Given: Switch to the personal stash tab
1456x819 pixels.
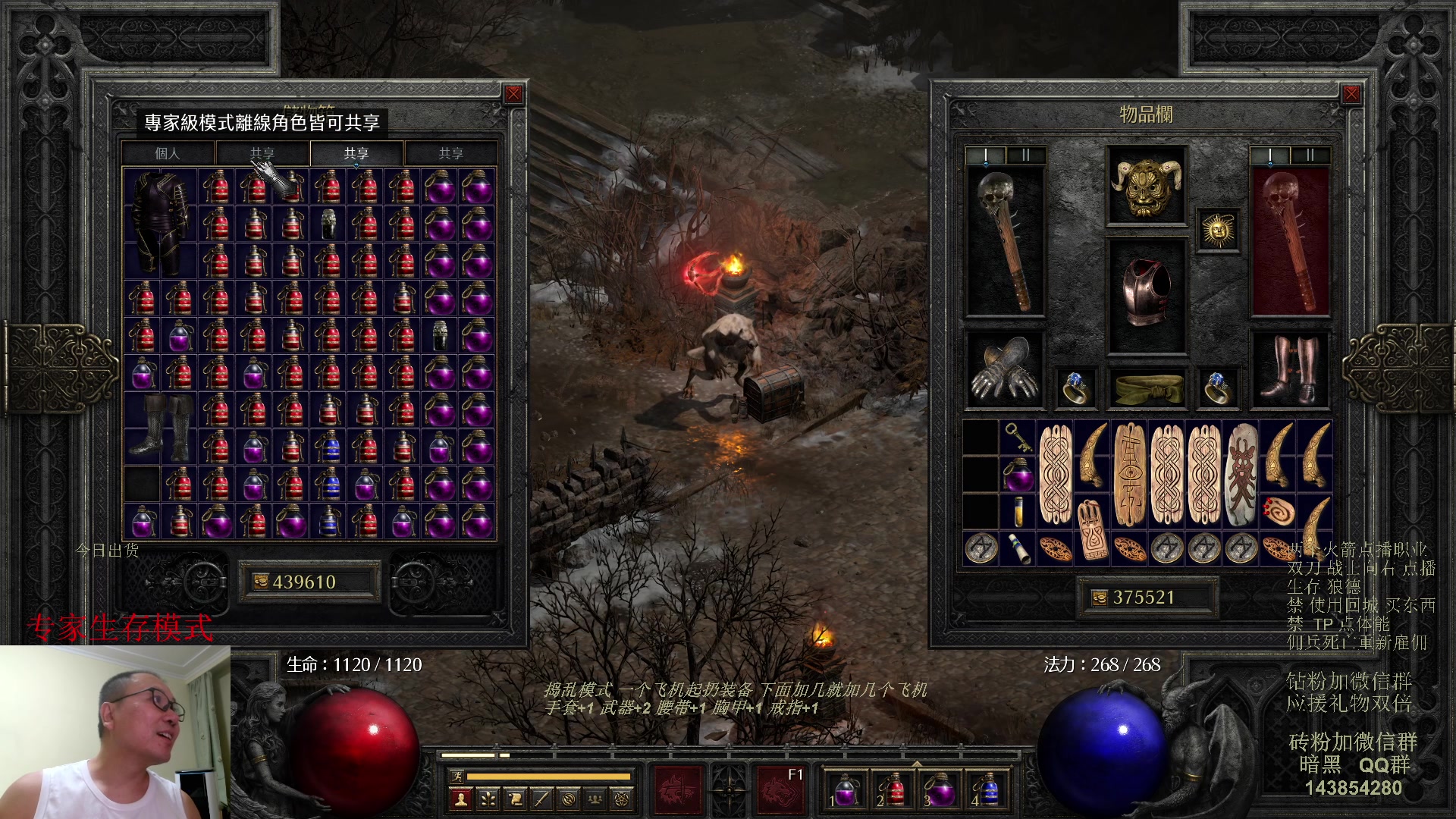Looking at the screenshot, I should pos(168,153).
